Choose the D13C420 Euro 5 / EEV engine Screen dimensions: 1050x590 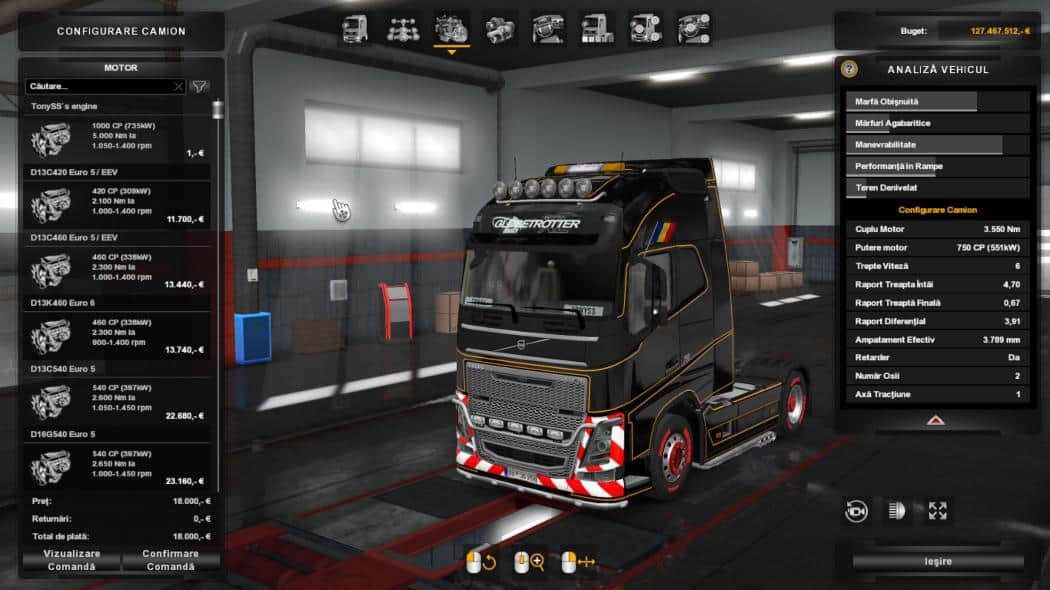click(x=117, y=205)
